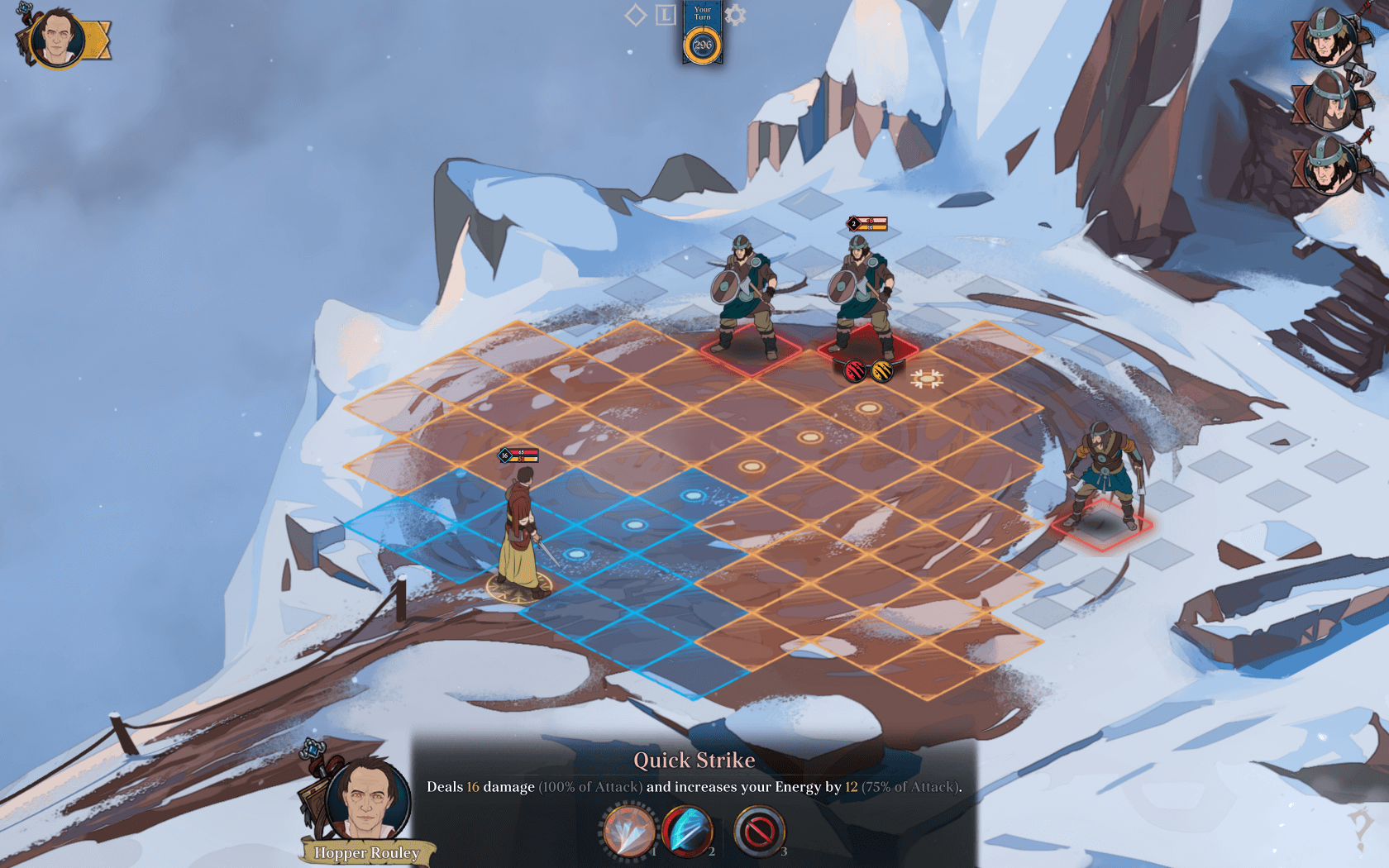Click the Your Turn timer banner
1389x868 pixels.
(x=702, y=35)
